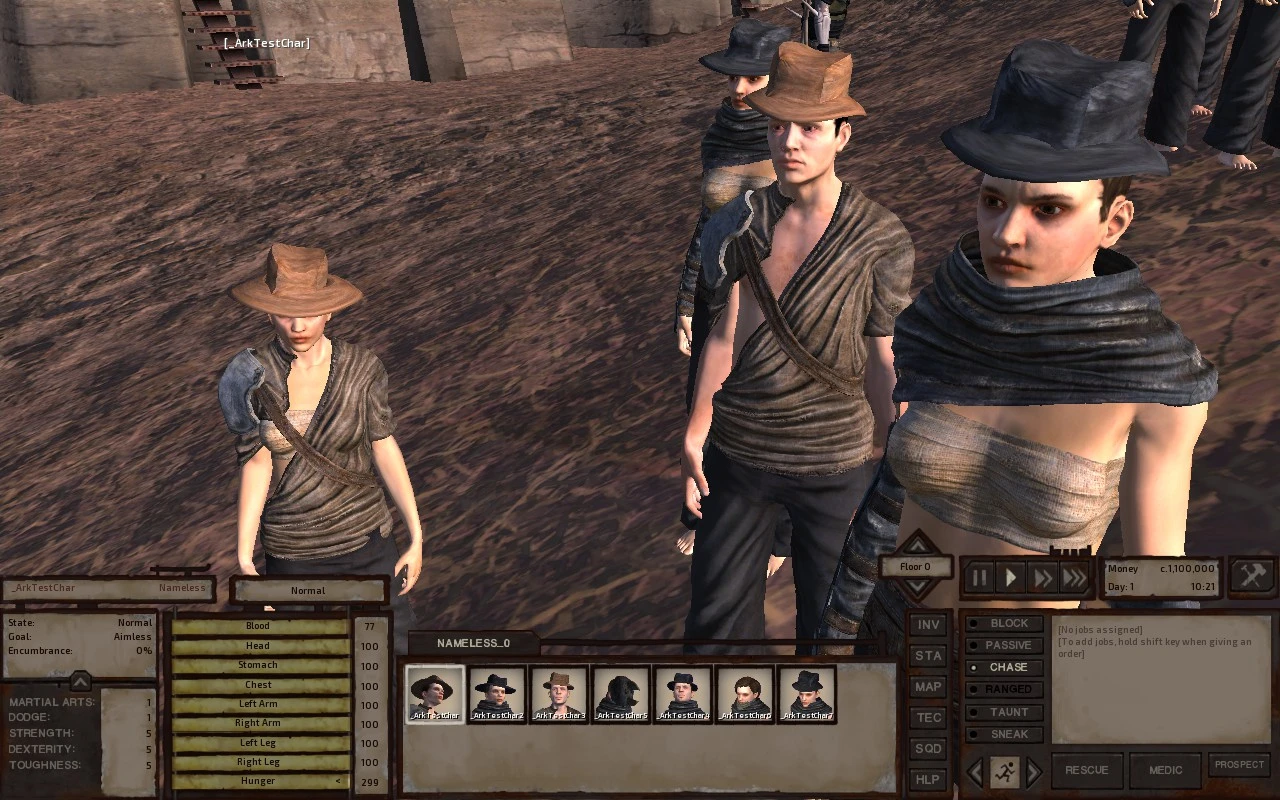Activate the triple fast-forward speed
Viewport: 1280px width, 800px height.
tap(1075, 578)
